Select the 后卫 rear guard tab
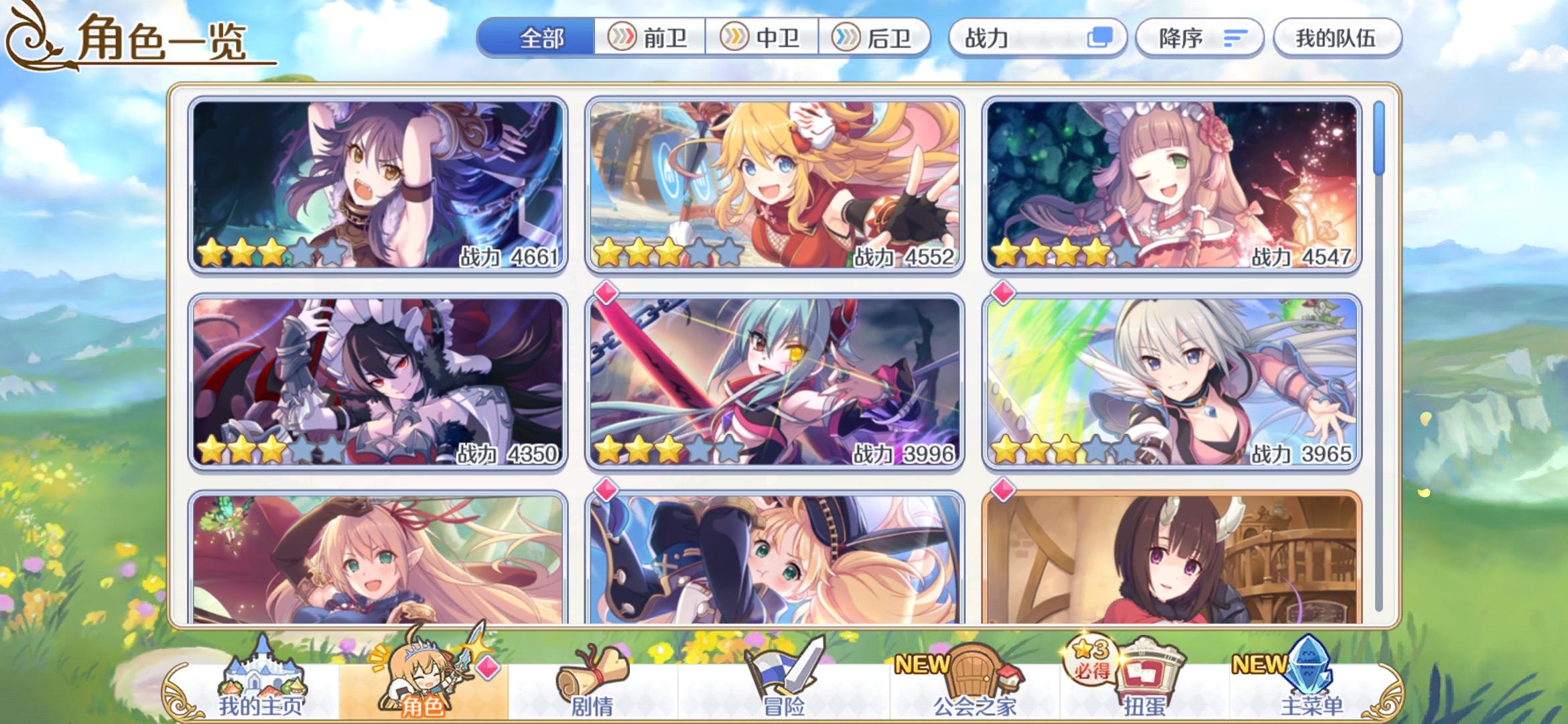This screenshot has width=1568, height=724. point(876,38)
